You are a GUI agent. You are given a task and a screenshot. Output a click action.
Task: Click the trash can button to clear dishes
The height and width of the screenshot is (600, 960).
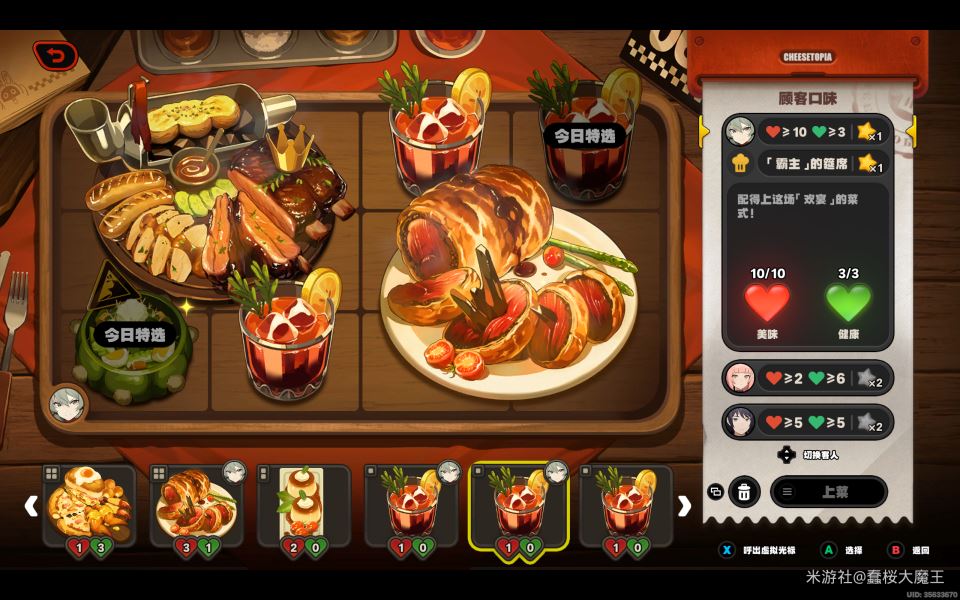(744, 491)
